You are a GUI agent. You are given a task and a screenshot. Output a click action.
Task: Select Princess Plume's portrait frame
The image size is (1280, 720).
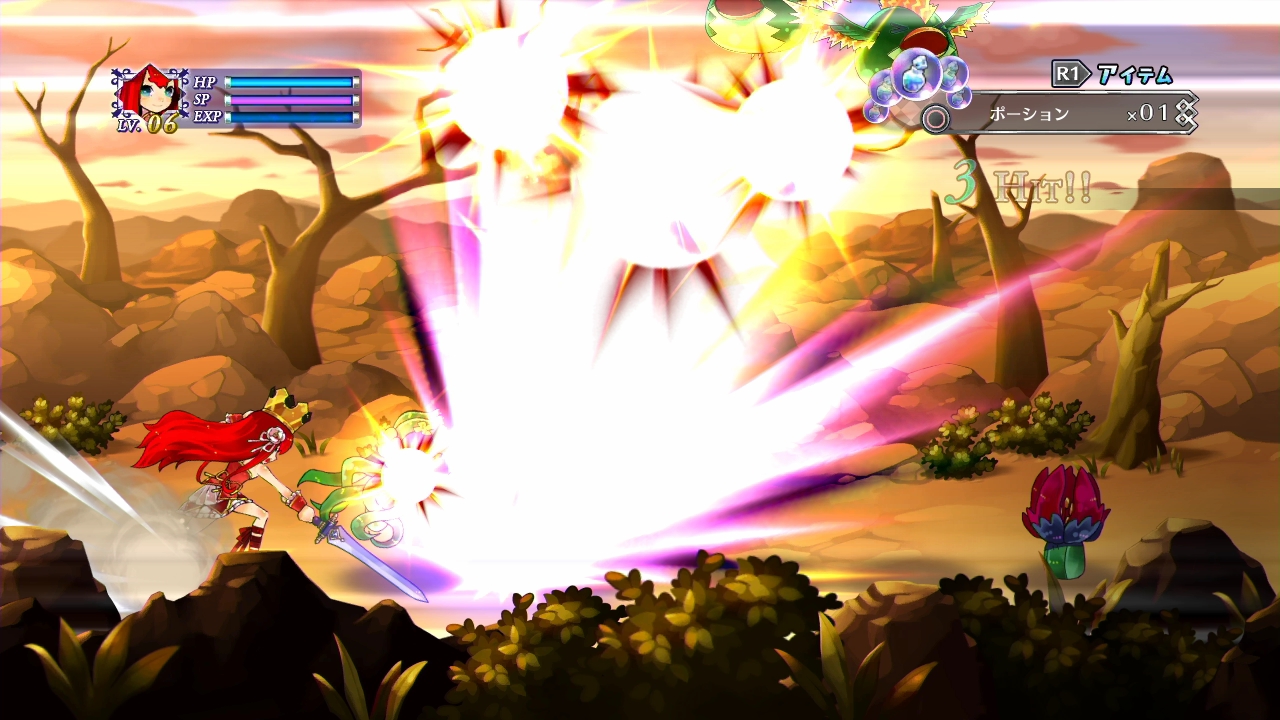point(149,91)
